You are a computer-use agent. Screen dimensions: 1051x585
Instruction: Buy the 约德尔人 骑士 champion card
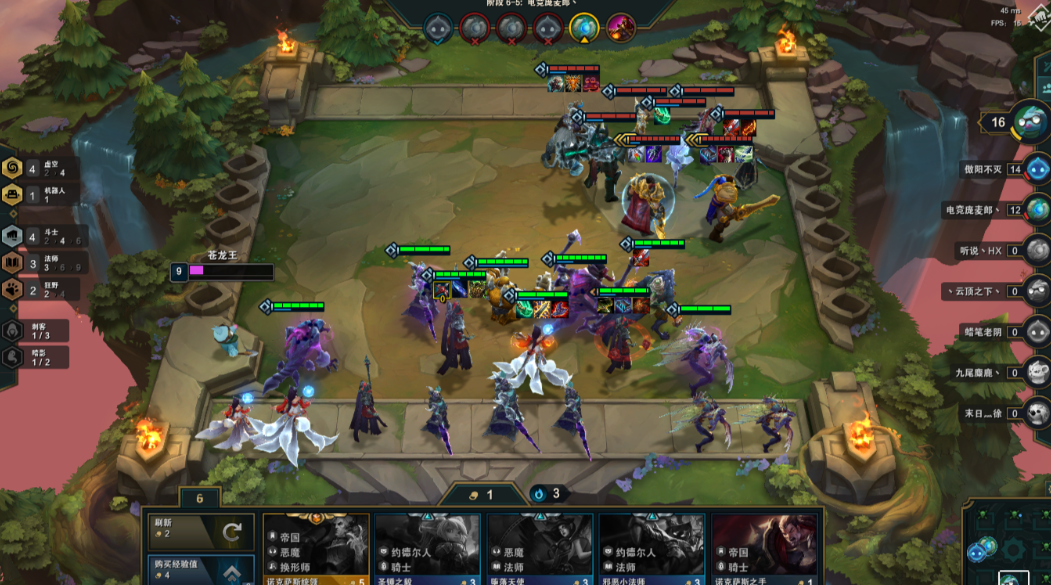coord(429,549)
